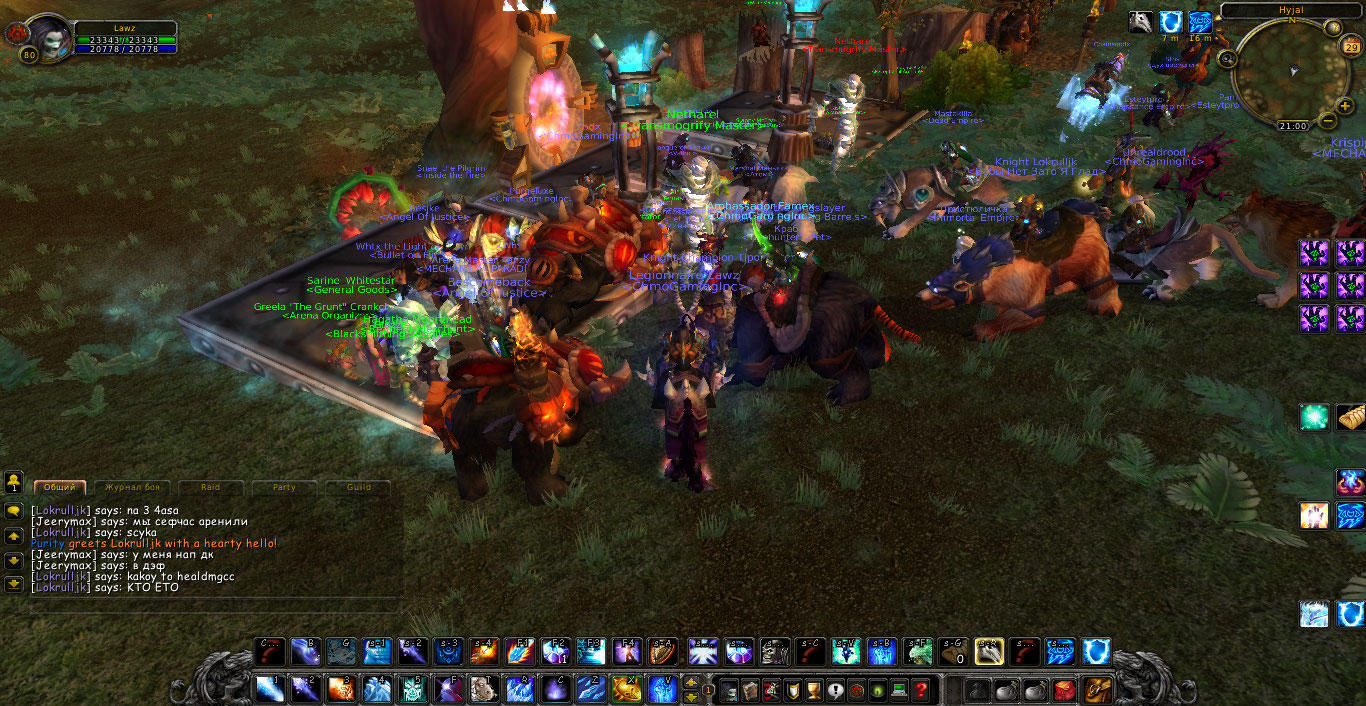This screenshot has height=706, width=1366.
Task: Switch to the Журнал боя chat tab
Action: coord(129,488)
